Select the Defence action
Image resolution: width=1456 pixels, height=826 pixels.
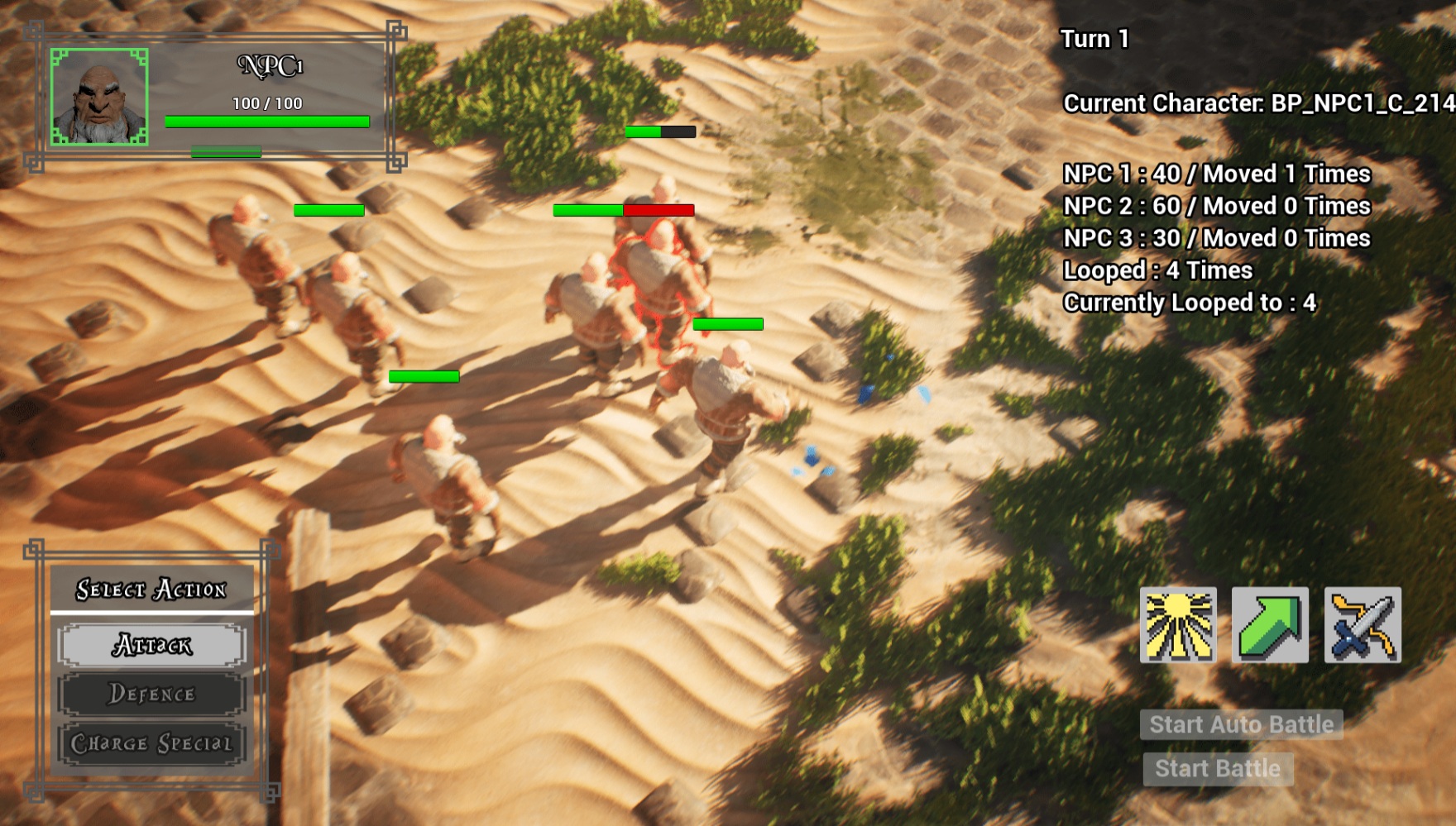point(152,694)
